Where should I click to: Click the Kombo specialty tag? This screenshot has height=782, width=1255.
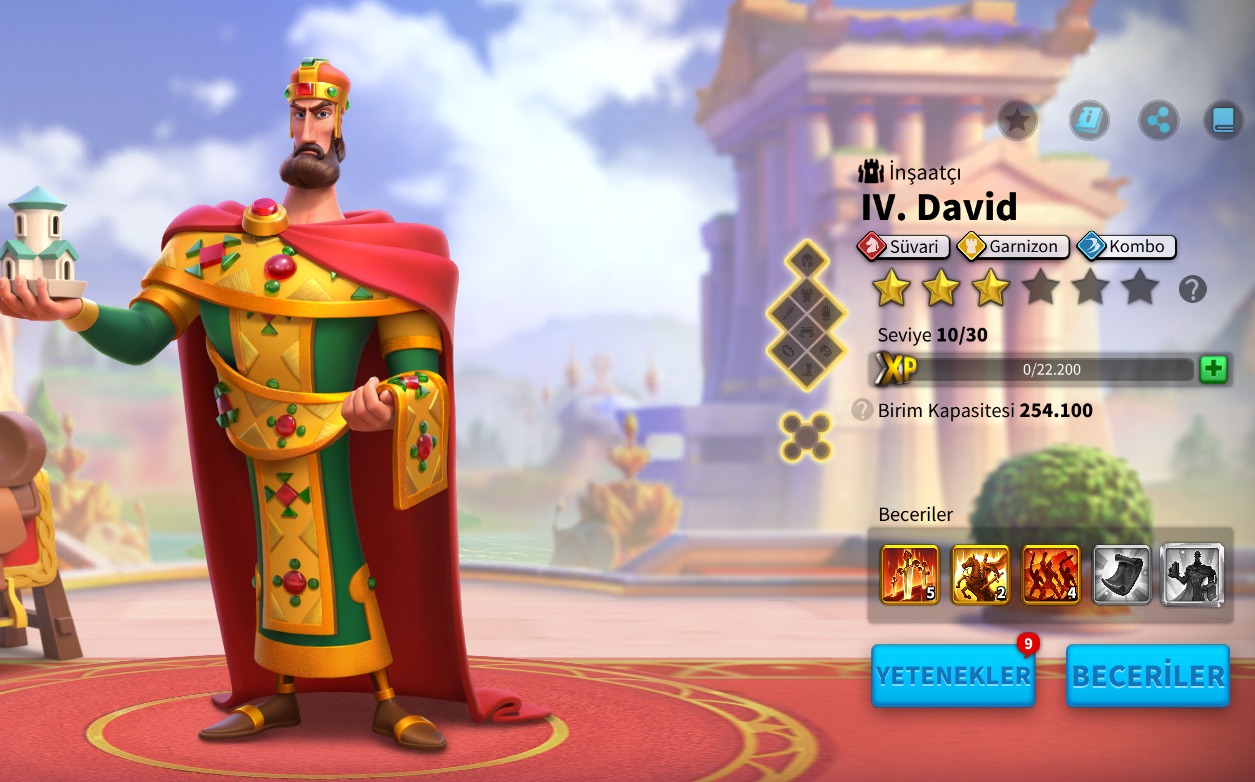pos(1126,246)
